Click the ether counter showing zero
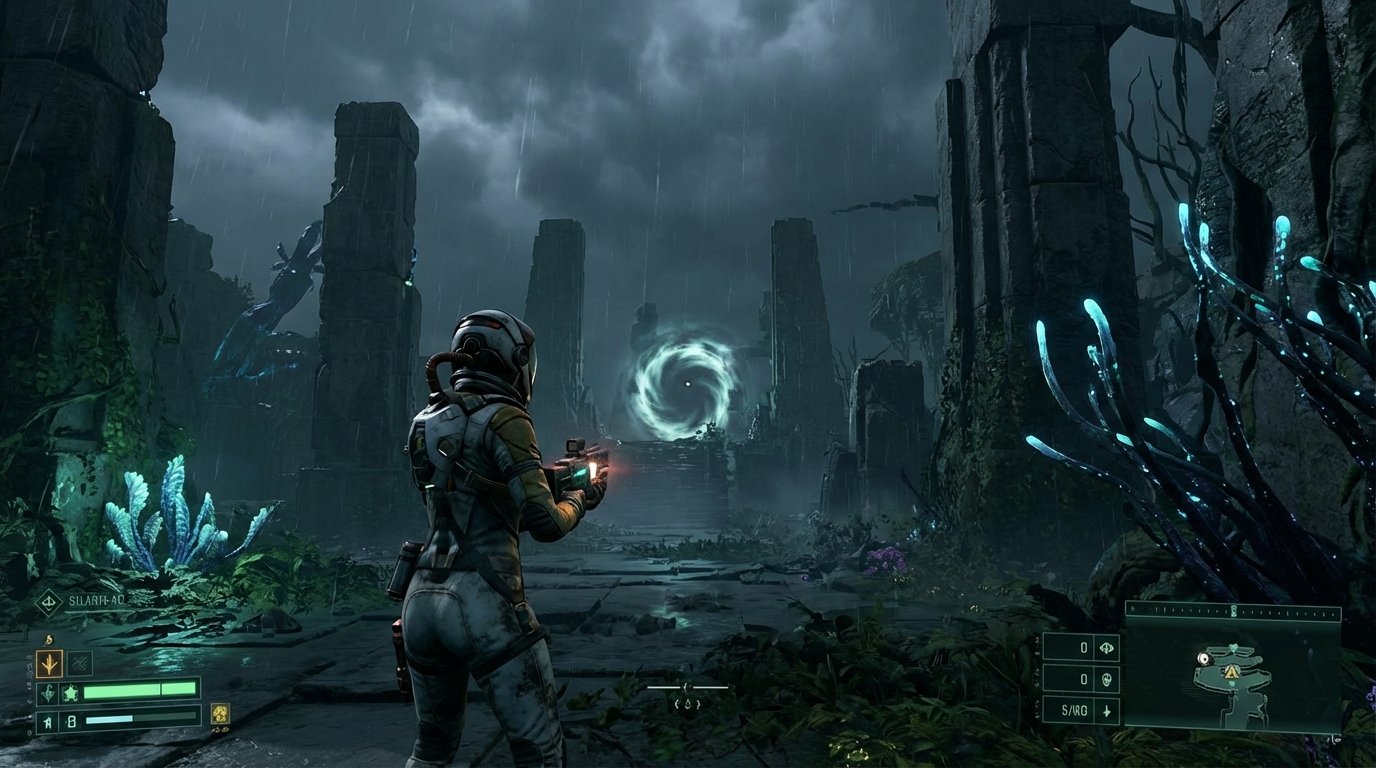 [x=1084, y=679]
